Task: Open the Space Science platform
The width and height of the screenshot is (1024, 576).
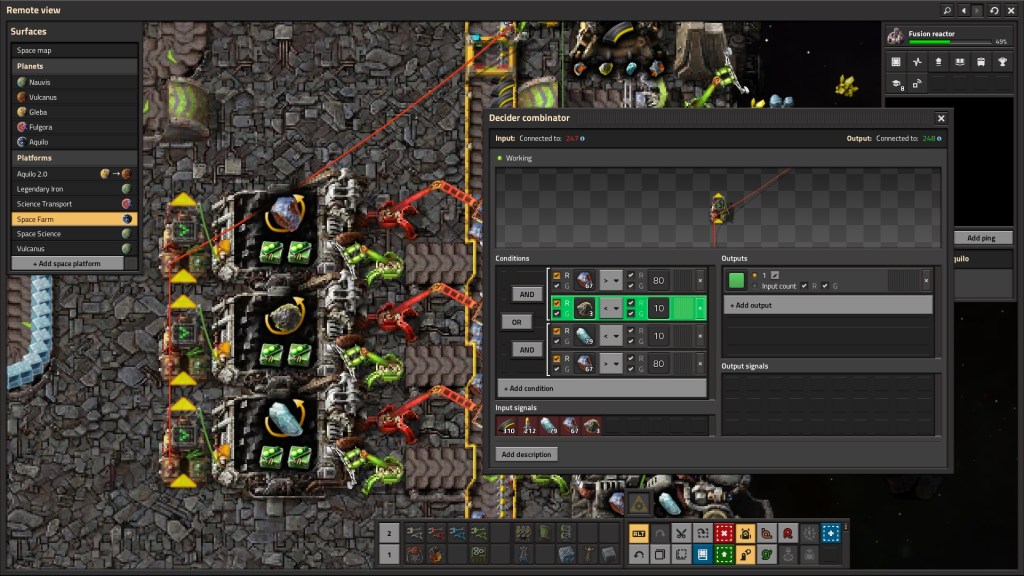Action: [39, 234]
